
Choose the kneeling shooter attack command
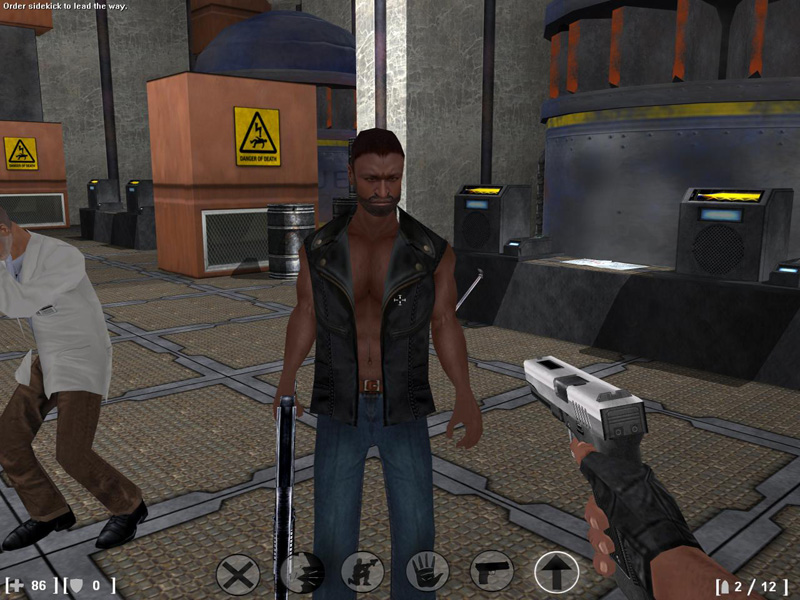click(x=363, y=573)
